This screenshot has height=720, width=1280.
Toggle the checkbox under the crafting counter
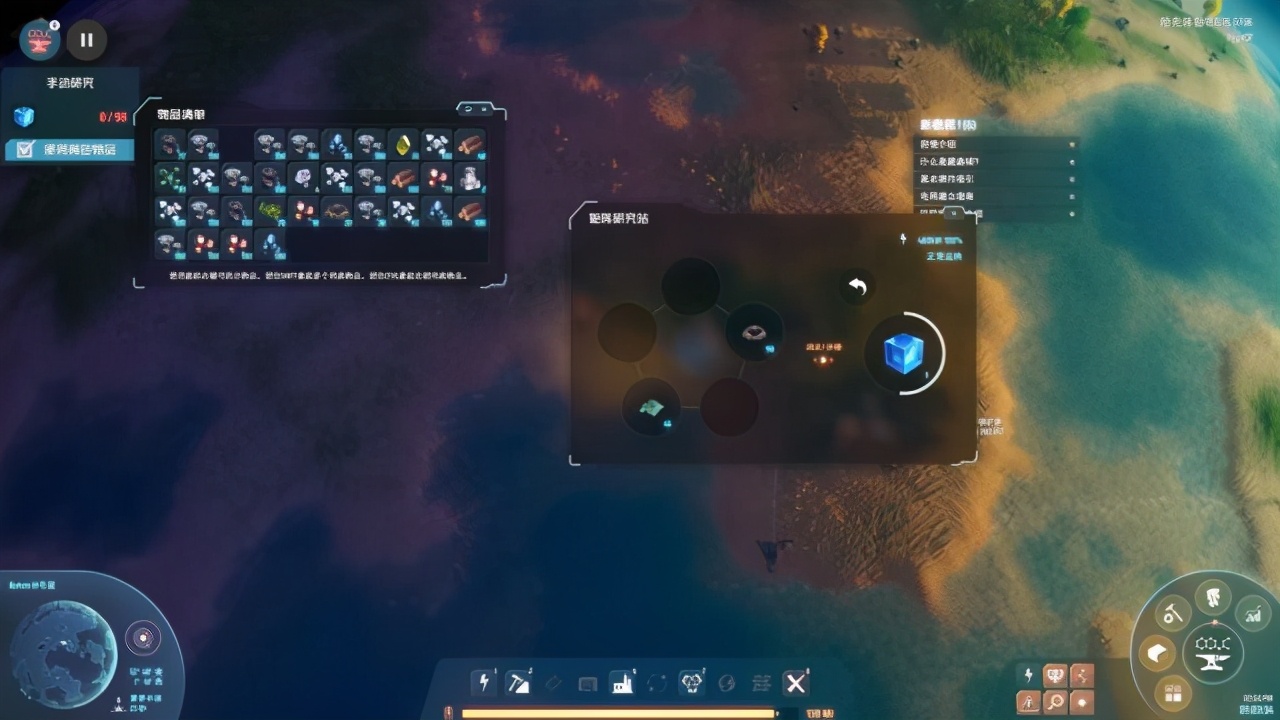(24, 150)
